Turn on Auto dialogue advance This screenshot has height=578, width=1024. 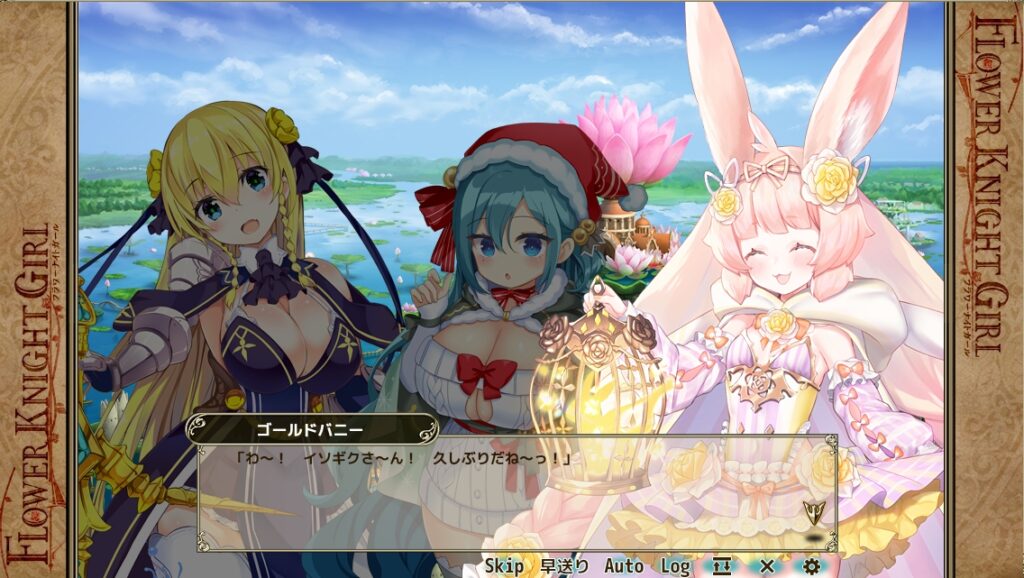(623, 566)
